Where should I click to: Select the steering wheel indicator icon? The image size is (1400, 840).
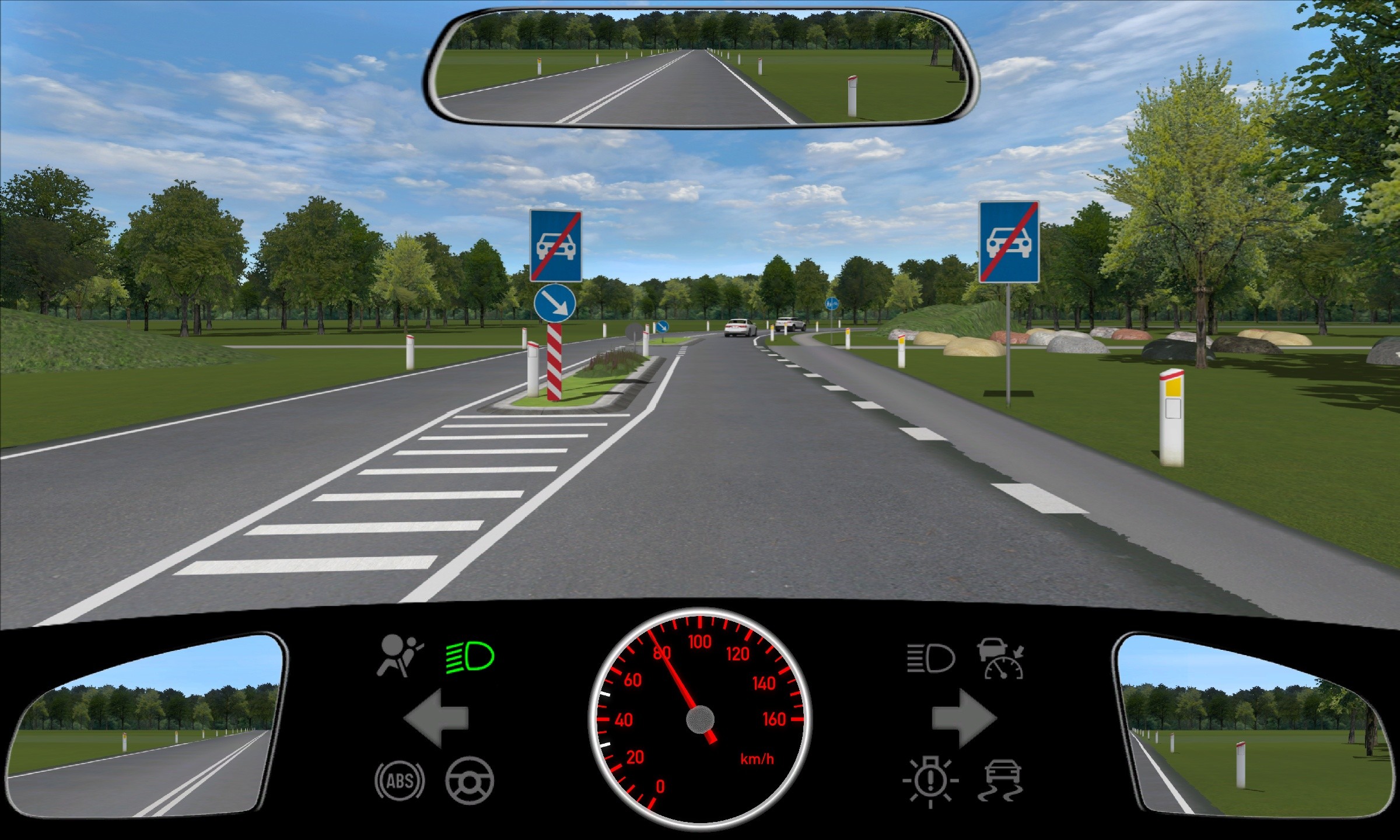[x=470, y=780]
